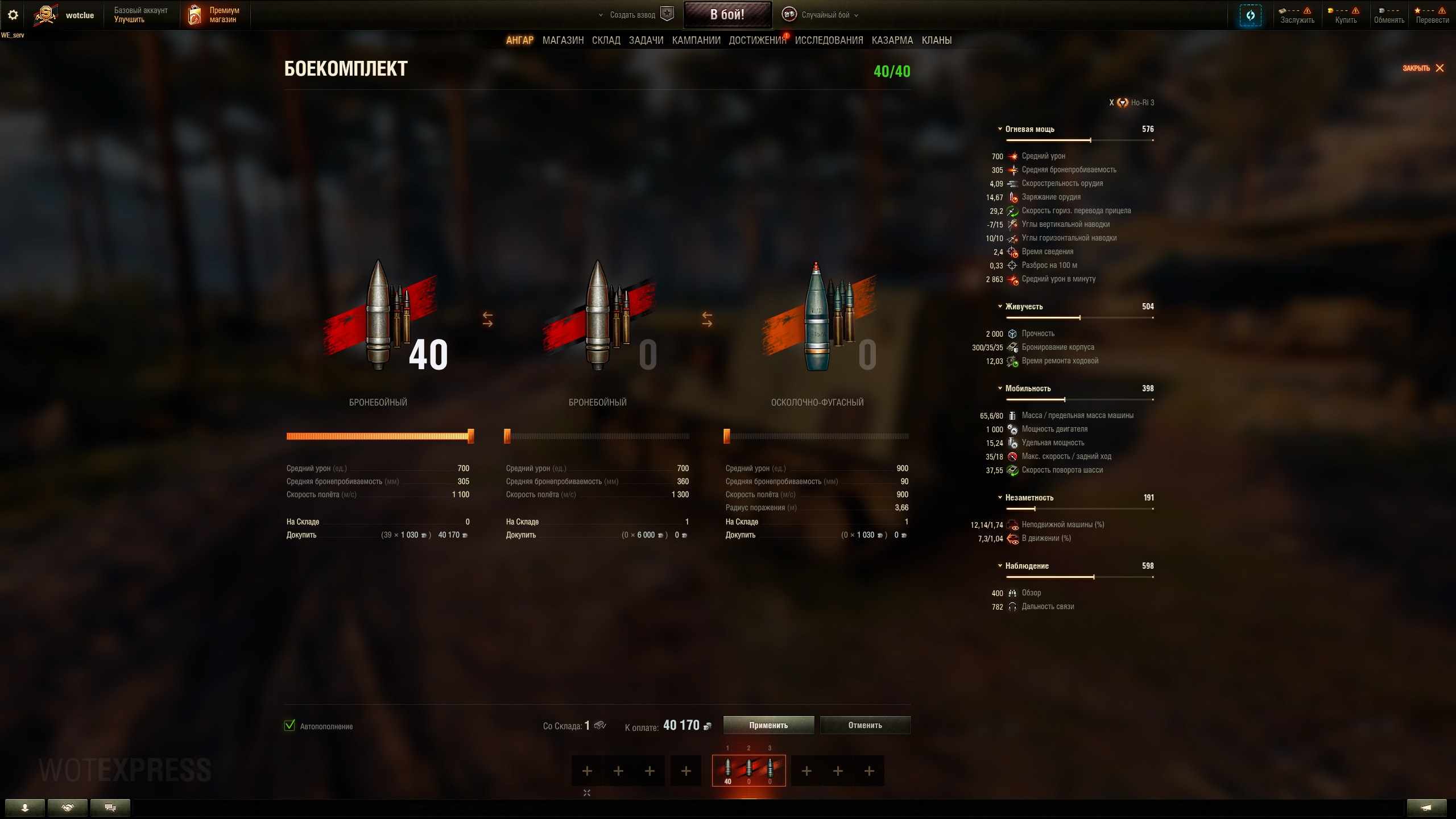
Task: Cancel changes with Отменить button
Action: [864, 725]
